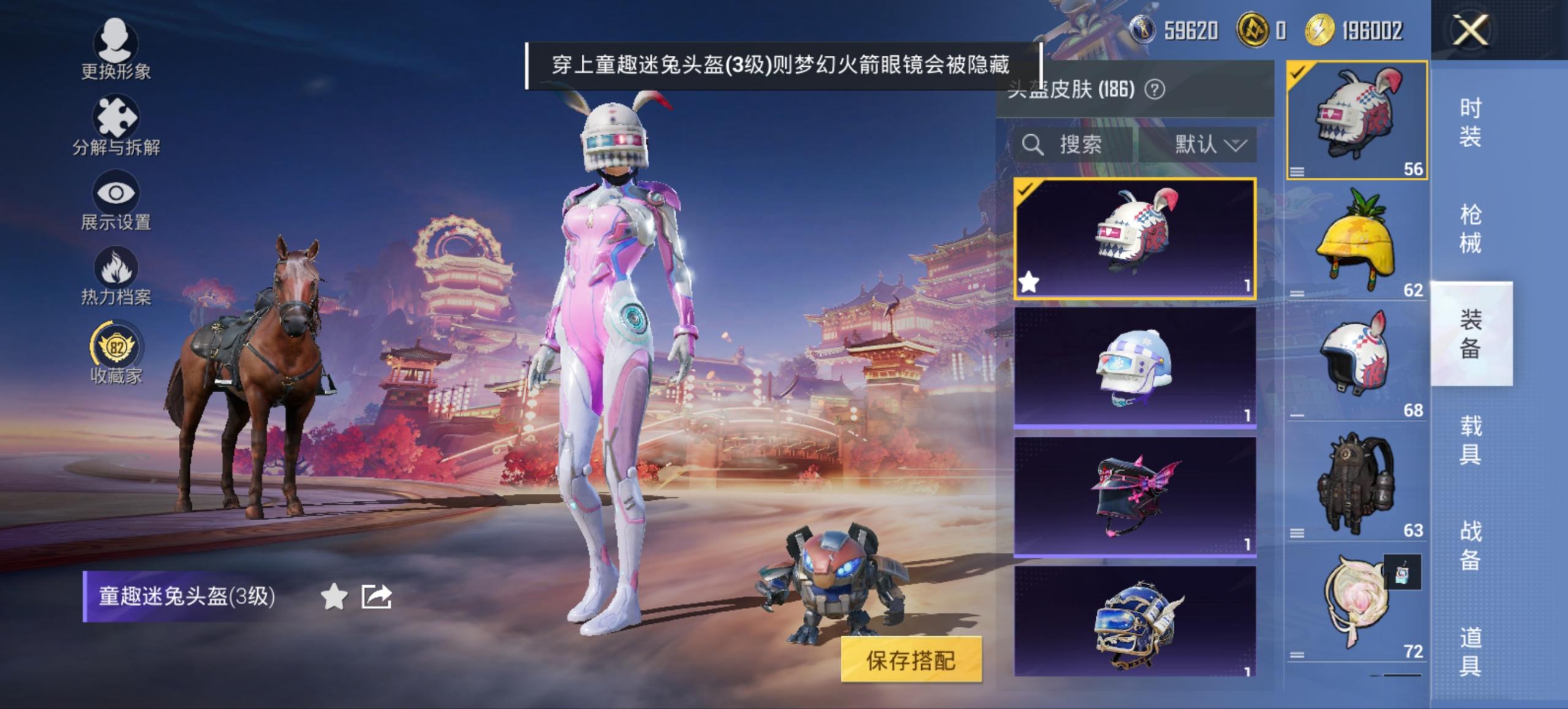Tap inside the 搜索 search field
1568x709 pixels.
point(1090,145)
